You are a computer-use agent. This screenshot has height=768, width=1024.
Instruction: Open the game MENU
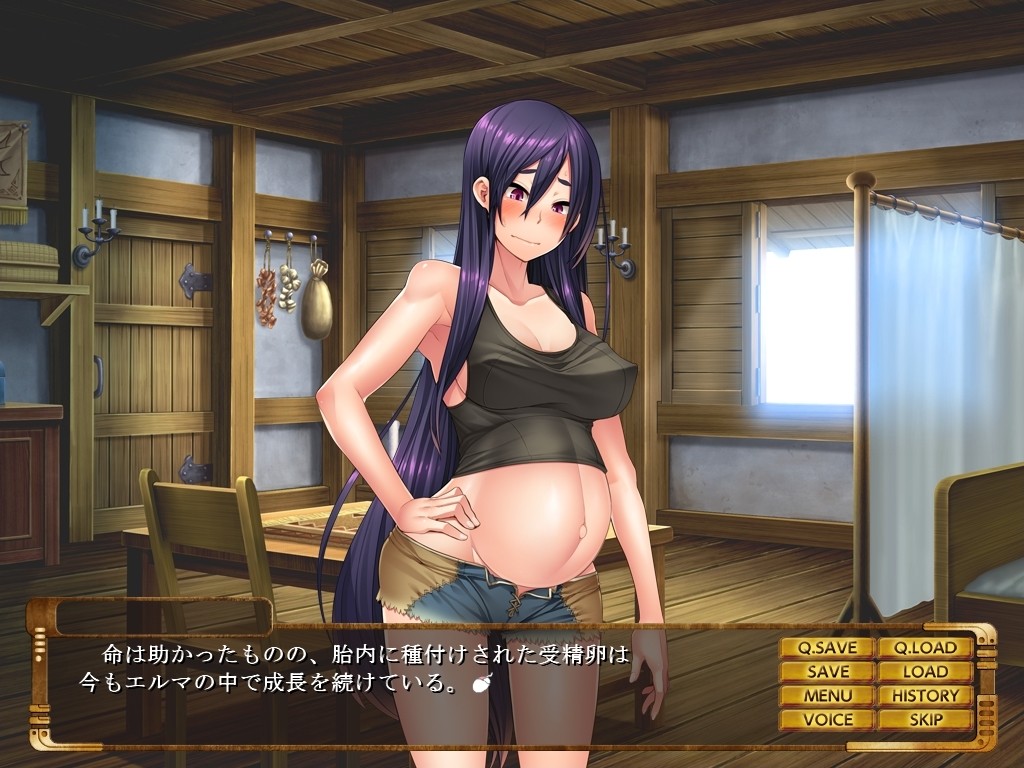point(827,696)
